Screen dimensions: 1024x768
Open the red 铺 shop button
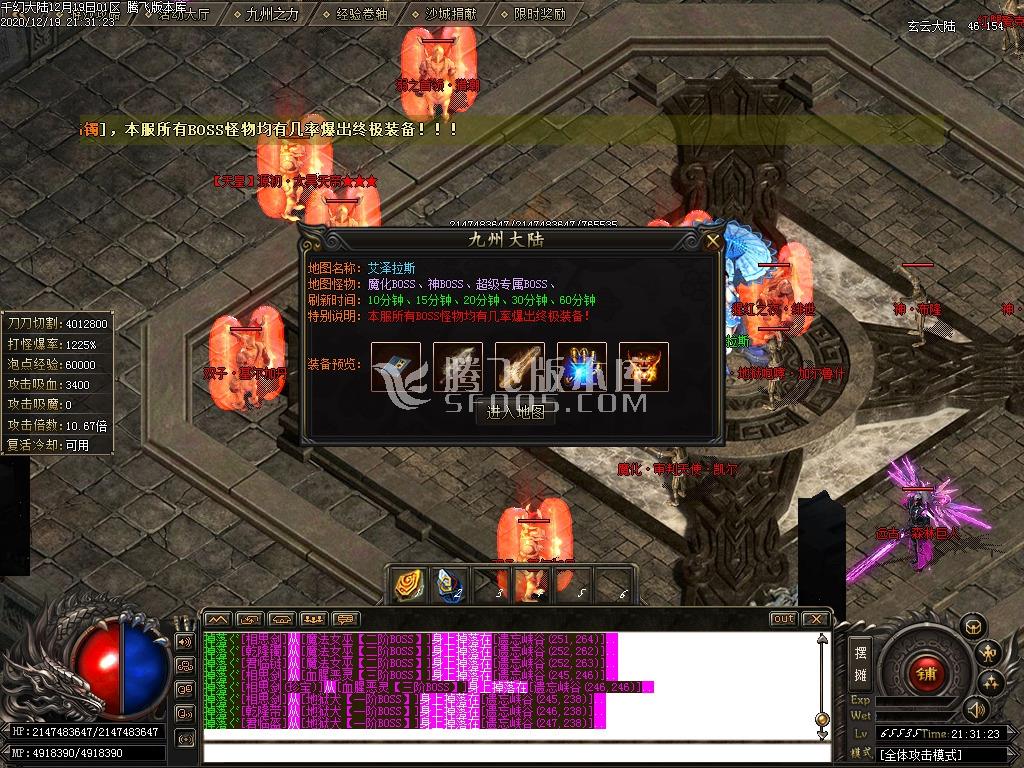pyautogui.click(x=926, y=673)
